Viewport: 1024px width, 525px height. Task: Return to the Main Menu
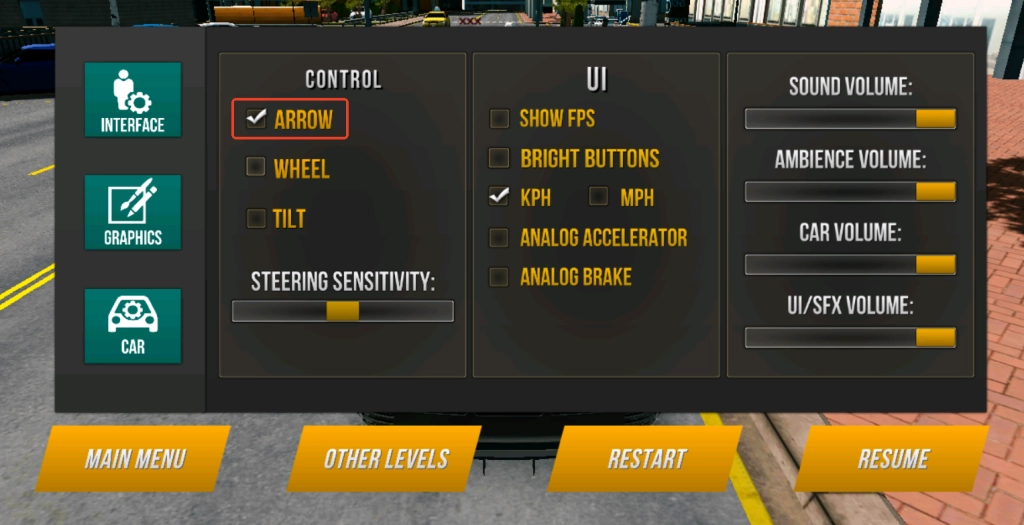pyautogui.click(x=134, y=459)
